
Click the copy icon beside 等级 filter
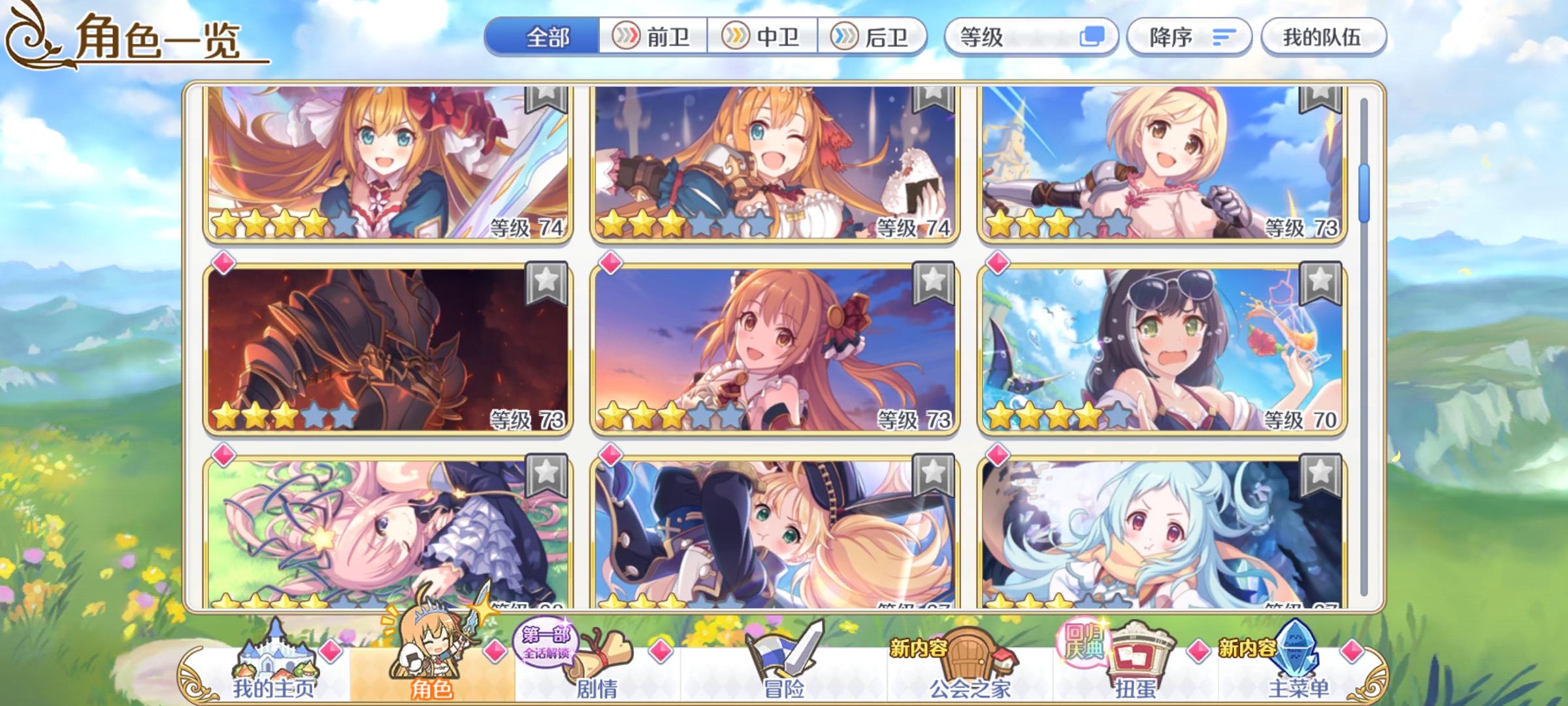1100,38
